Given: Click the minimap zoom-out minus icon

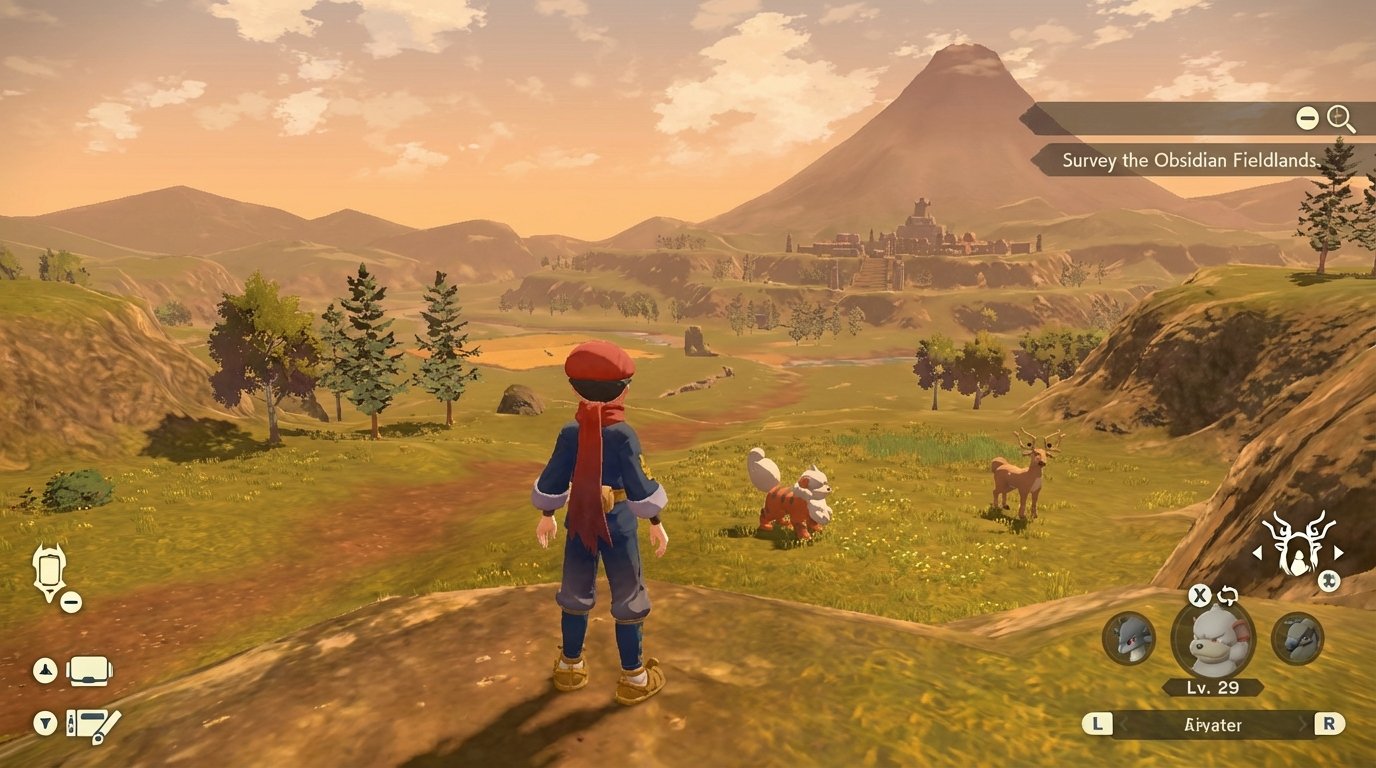Looking at the screenshot, I should [1307, 118].
